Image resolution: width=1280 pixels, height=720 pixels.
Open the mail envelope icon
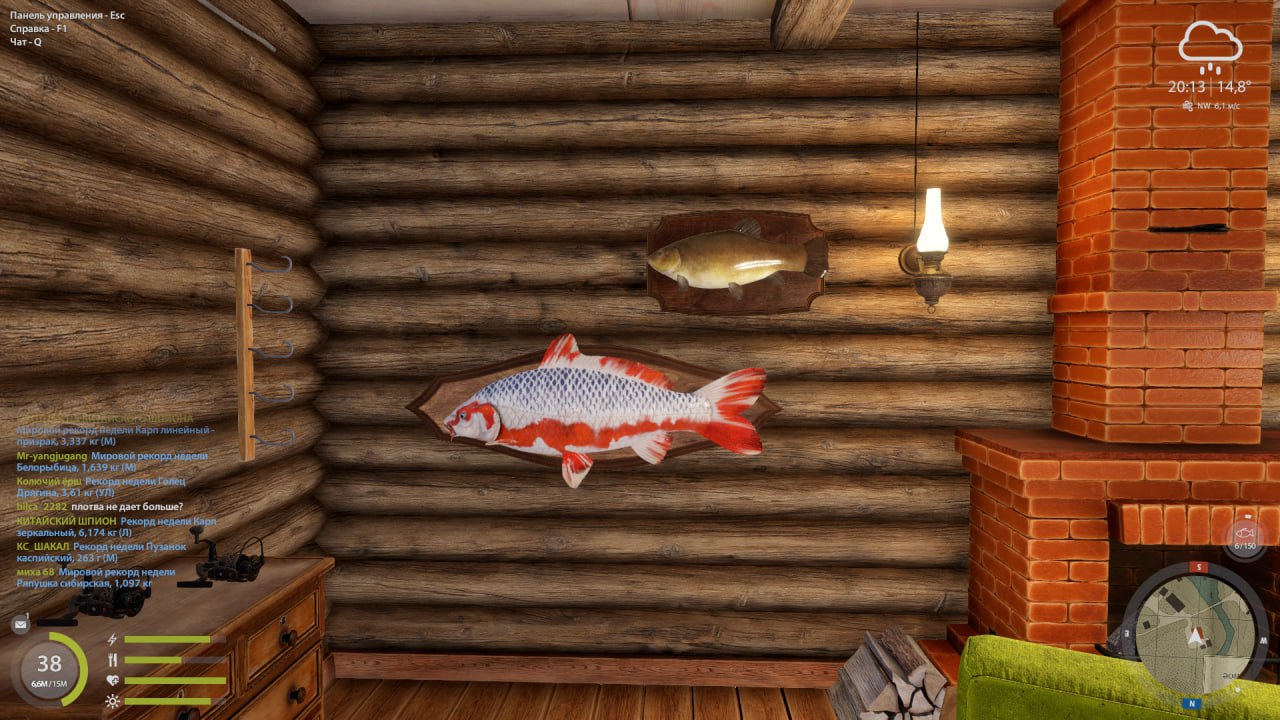(x=20, y=624)
